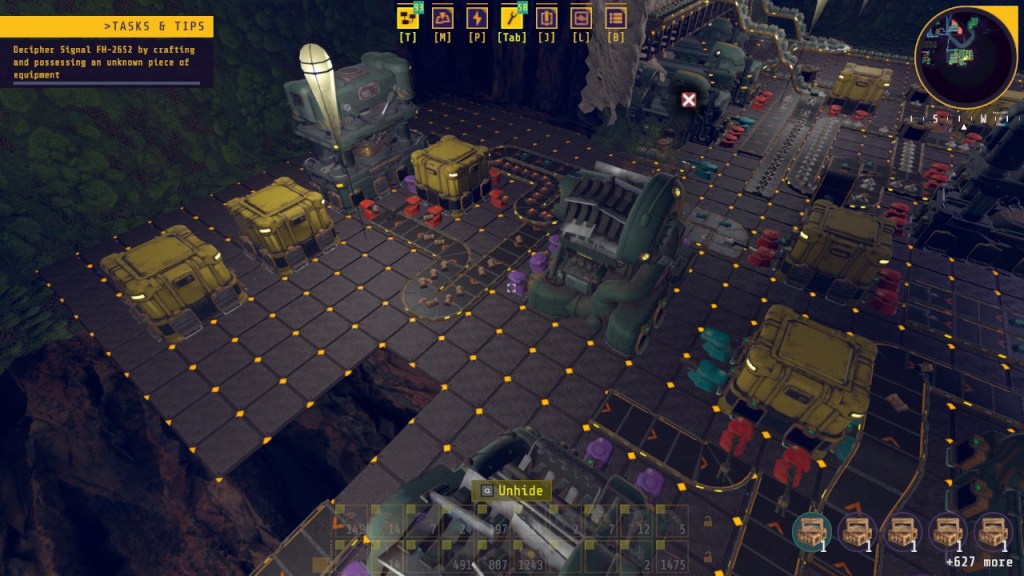Screen dimensions: 1024x576
Task: Click the Unhide hotbar label
Action: click(x=511, y=491)
